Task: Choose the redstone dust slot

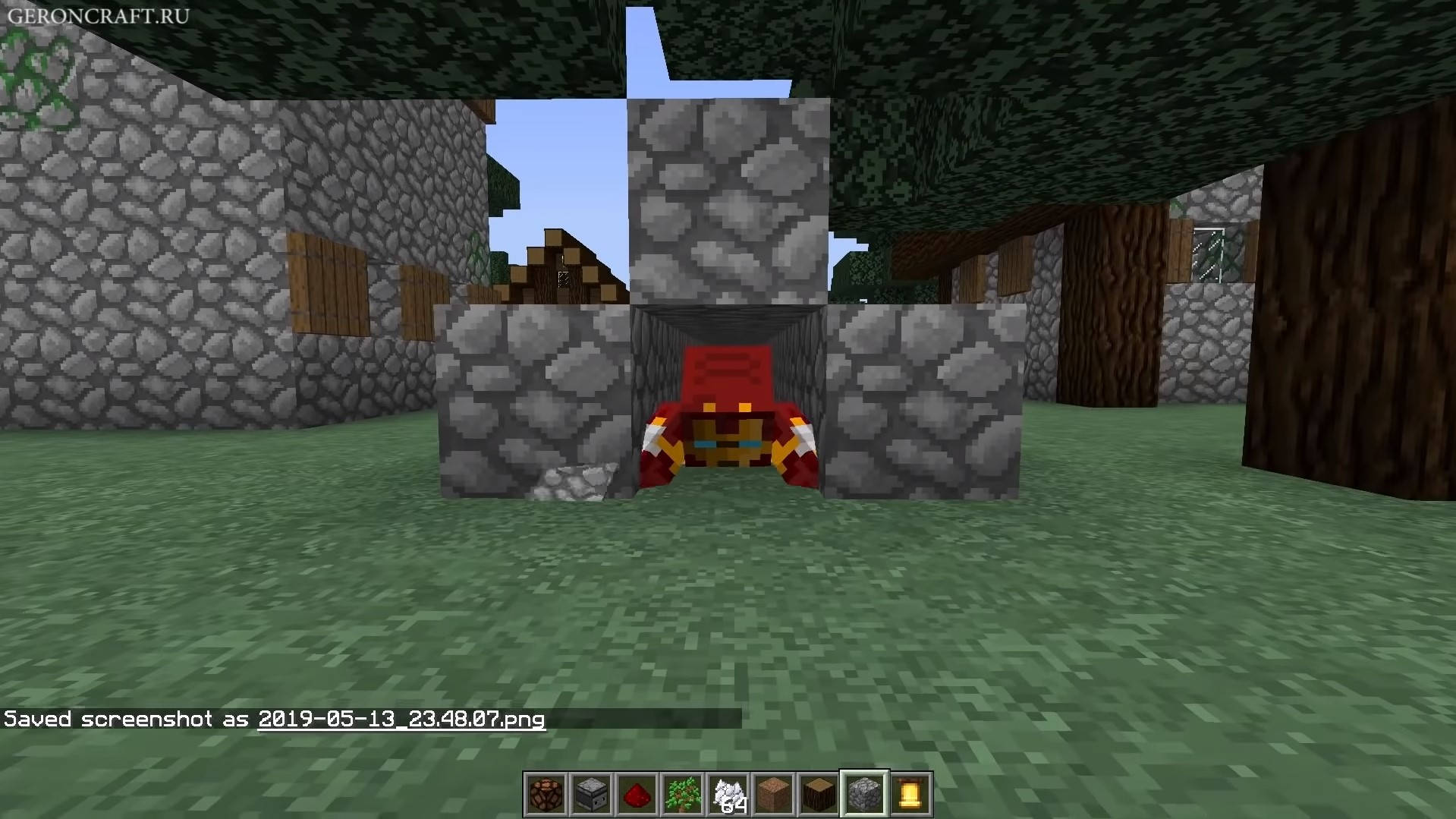Action: (637, 795)
